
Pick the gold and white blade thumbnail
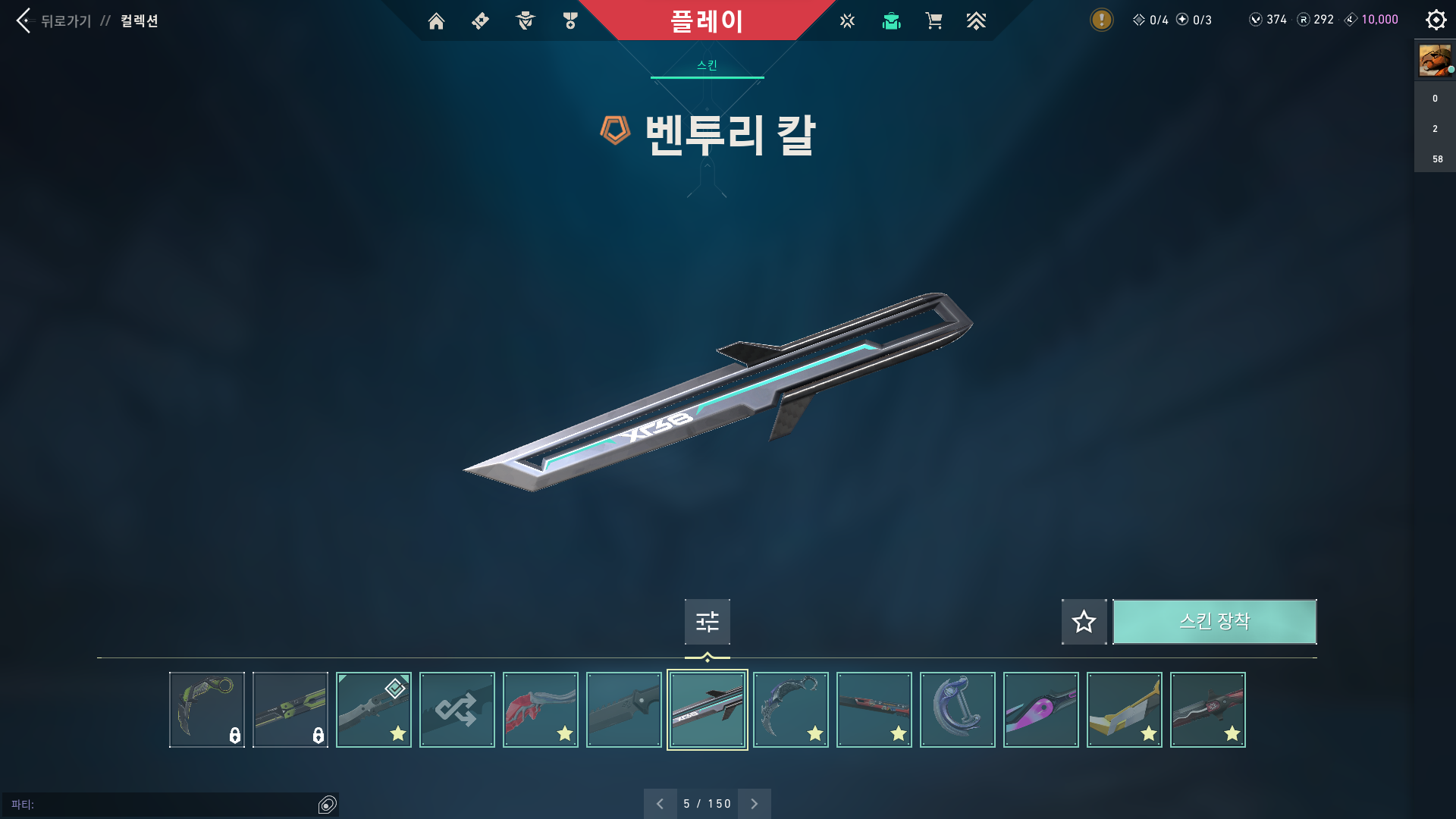pyautogui.click(x=1124, y=710)
